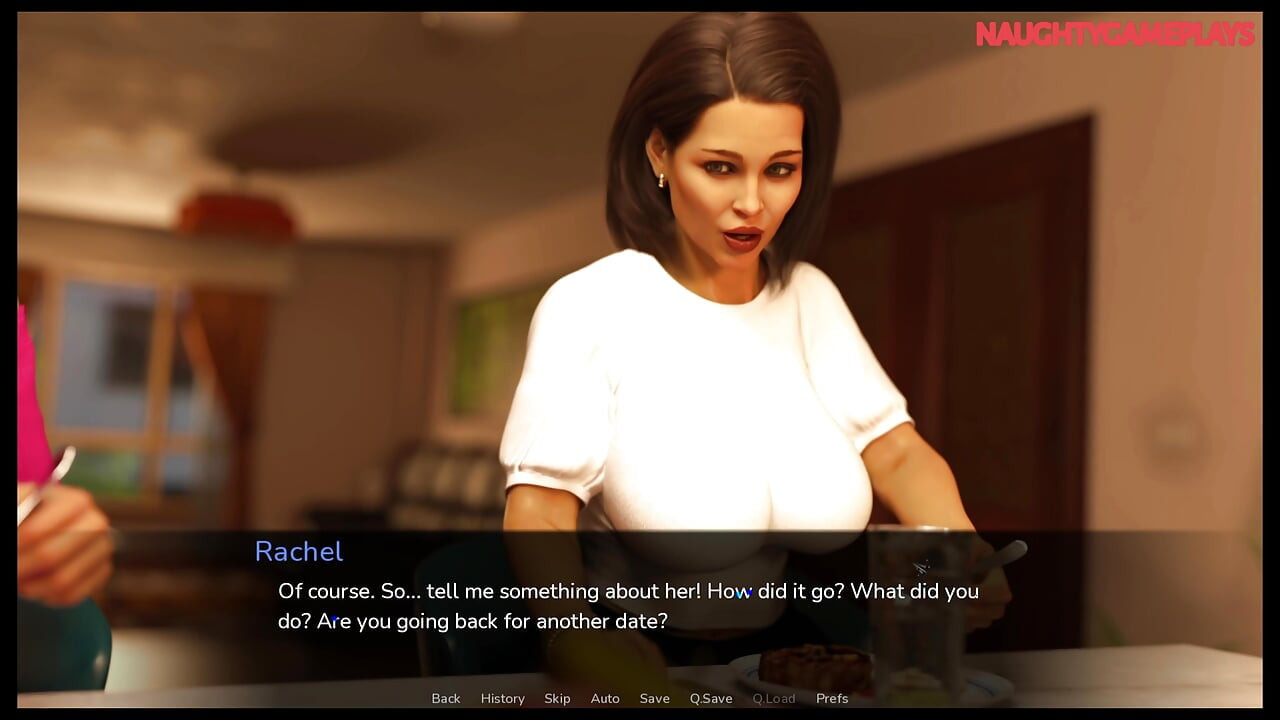This screenshot has height=720, width=1280.
Task: Open the Save game screen
Action: 654,698
